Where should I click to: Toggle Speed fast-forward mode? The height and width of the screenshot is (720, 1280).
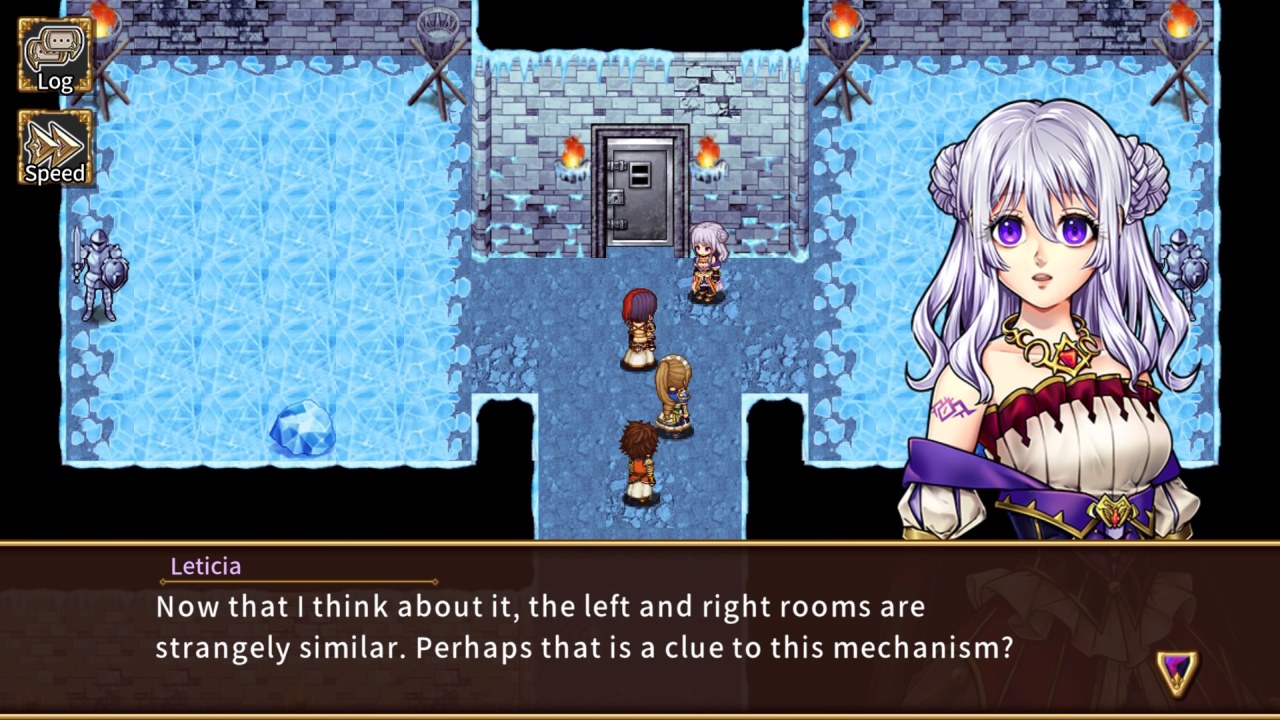pos(55,145)
